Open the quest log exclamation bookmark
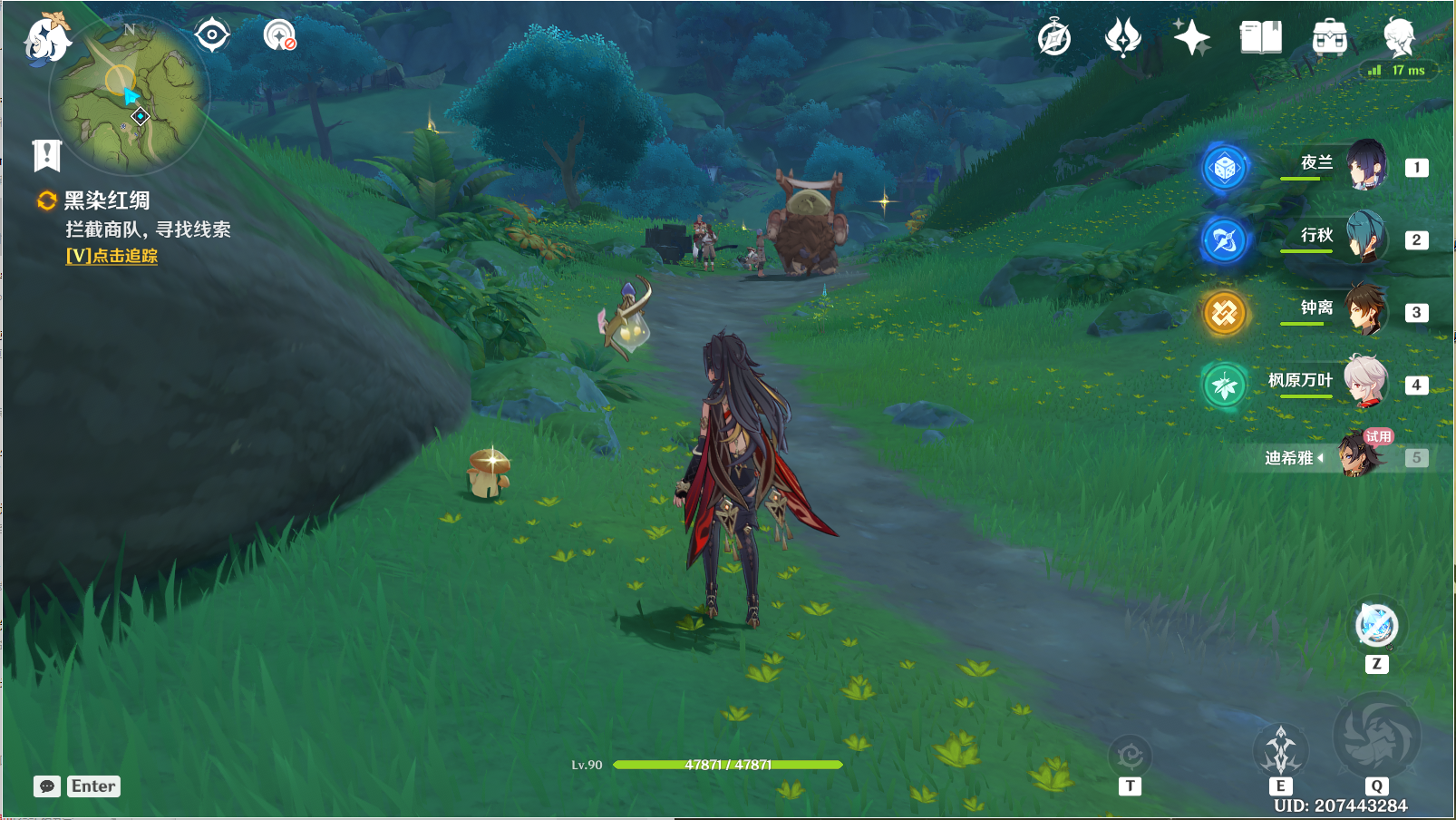This screenshot has height=820, width=1456. [46, 155]
